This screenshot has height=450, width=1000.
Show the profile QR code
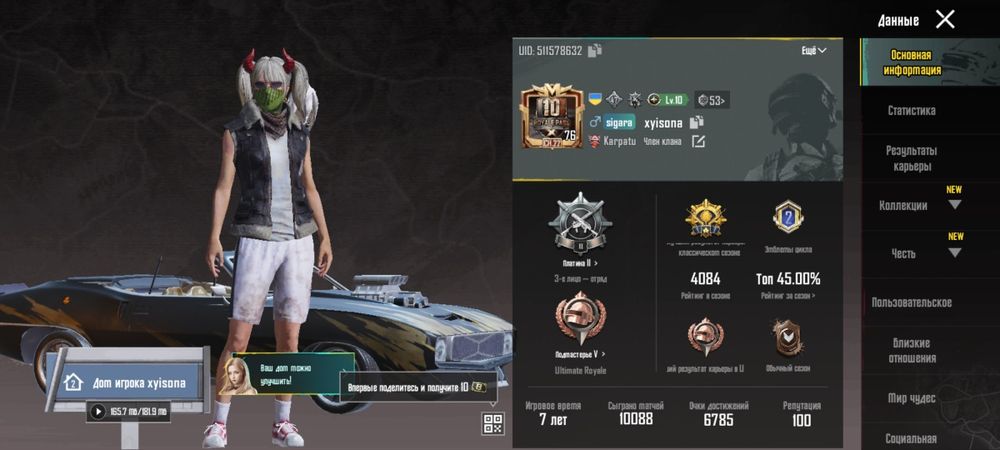(x=493, y=423)
